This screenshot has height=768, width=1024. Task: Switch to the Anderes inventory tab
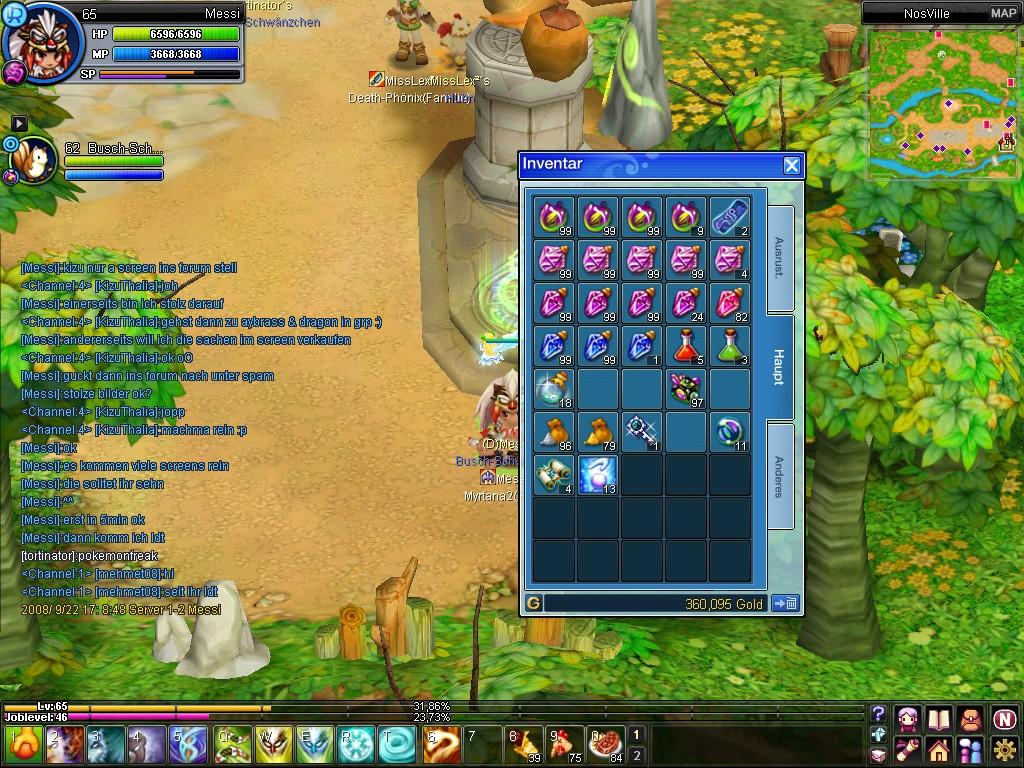point(780,476)
